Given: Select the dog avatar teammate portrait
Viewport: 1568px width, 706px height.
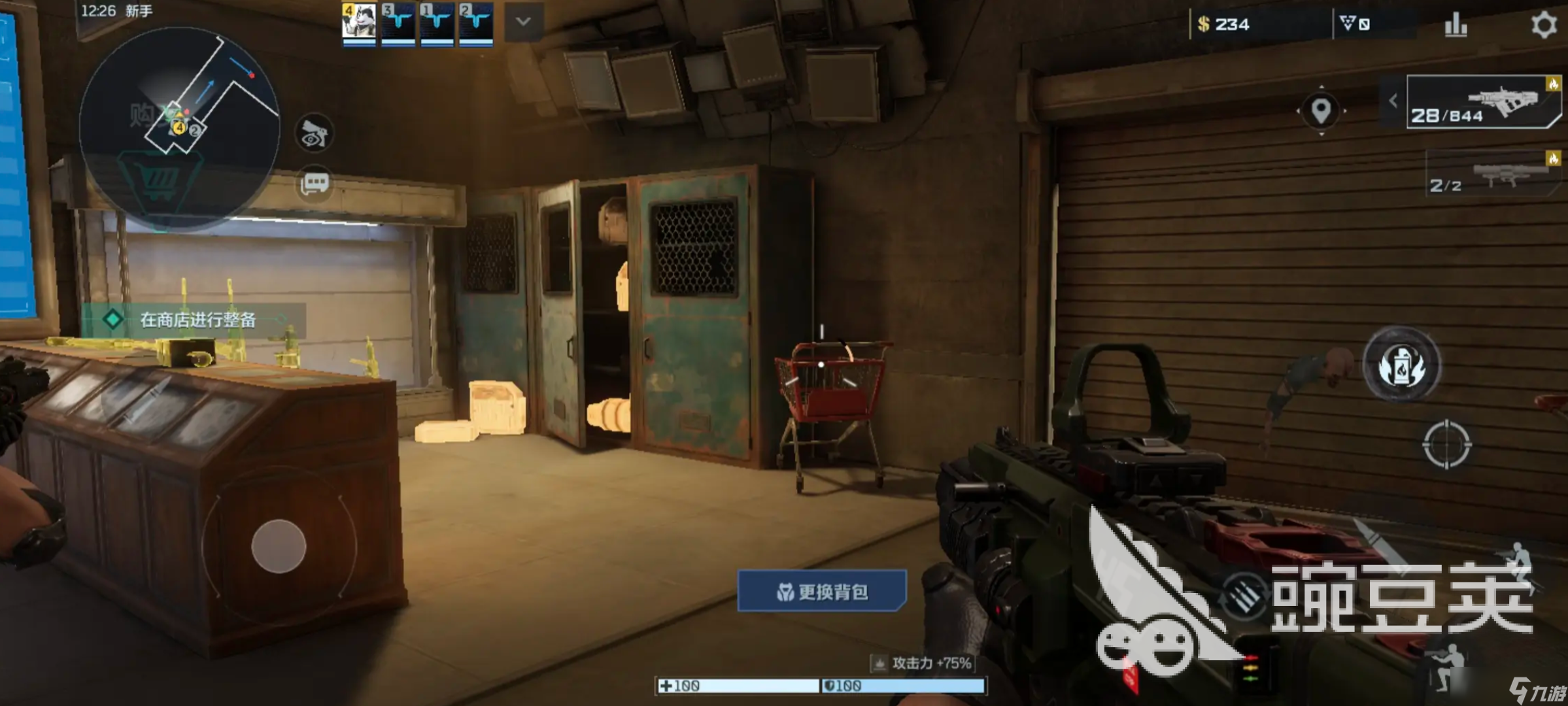Looking at the screenshot, I should click(x=359, y=23).
